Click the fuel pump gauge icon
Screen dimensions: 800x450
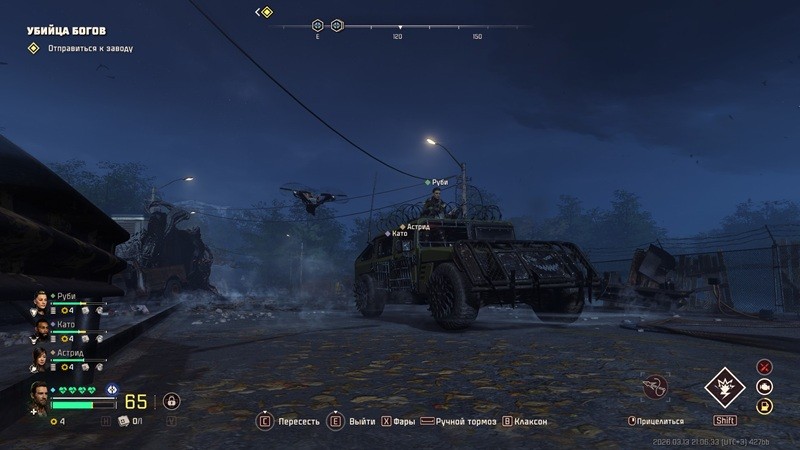[x=765, y=406]
